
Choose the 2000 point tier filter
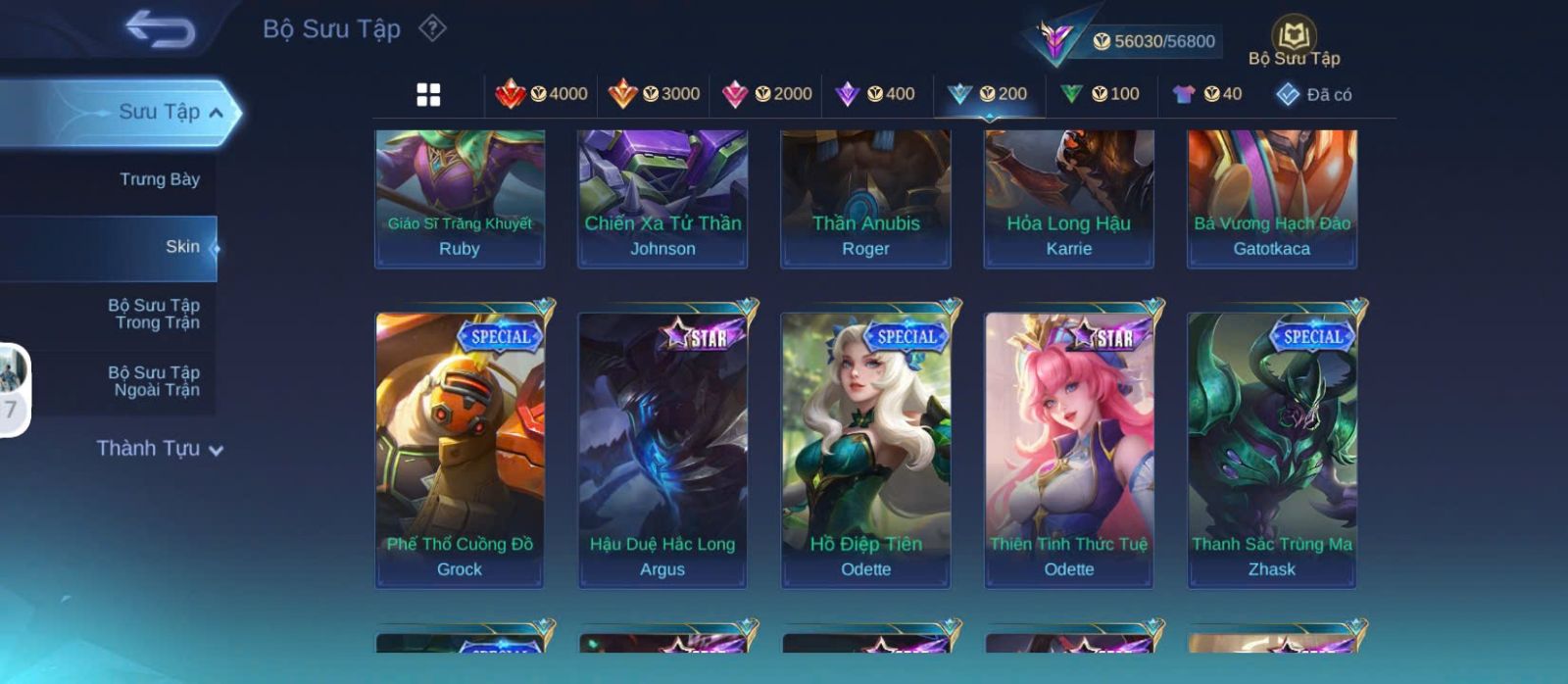767,94
